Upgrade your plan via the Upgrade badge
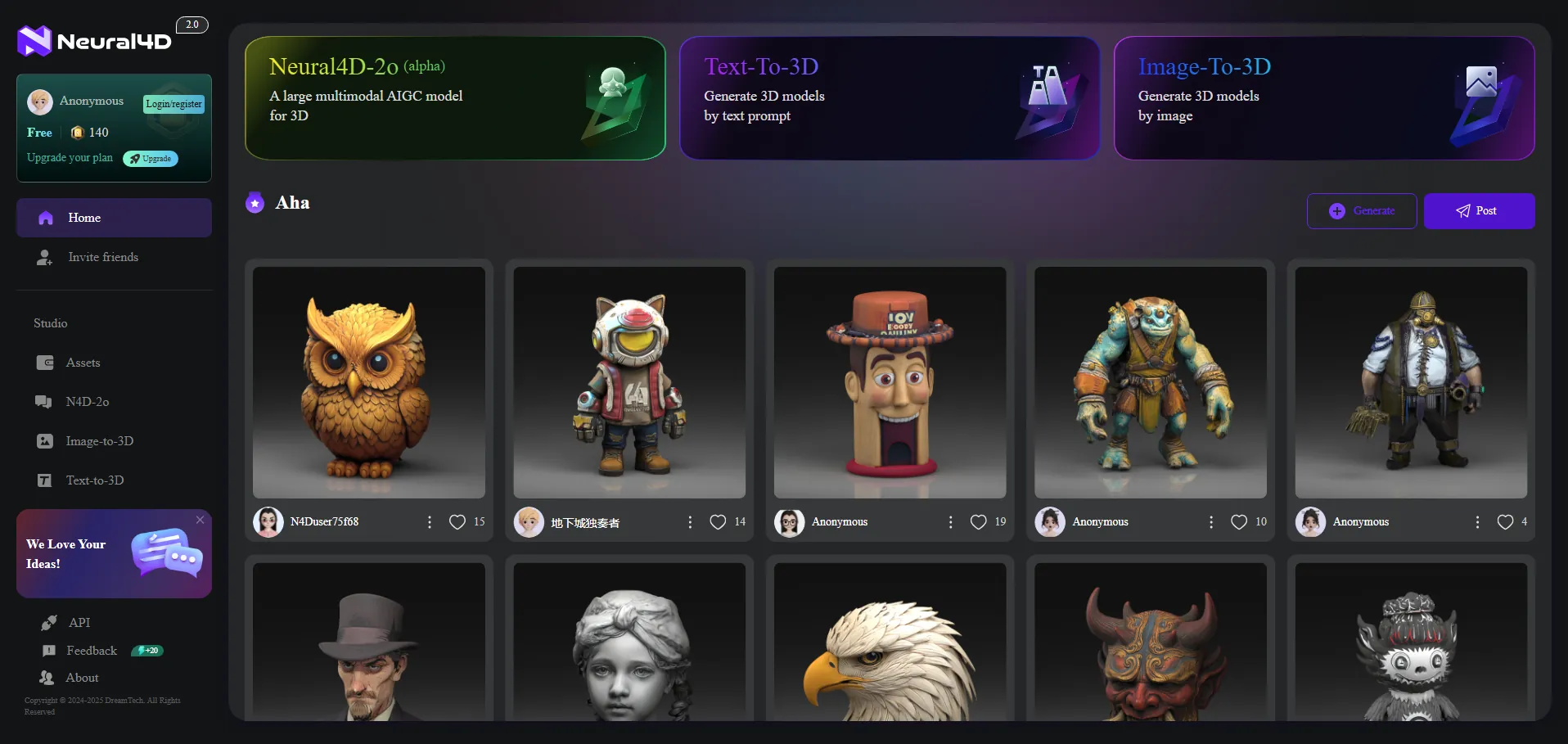Screen dimensions: 1568x744 151,159
